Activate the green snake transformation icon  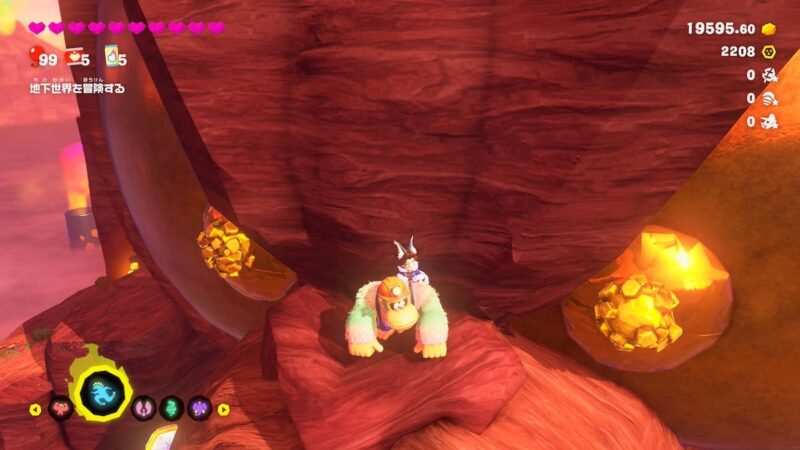[x=173, y=408]
